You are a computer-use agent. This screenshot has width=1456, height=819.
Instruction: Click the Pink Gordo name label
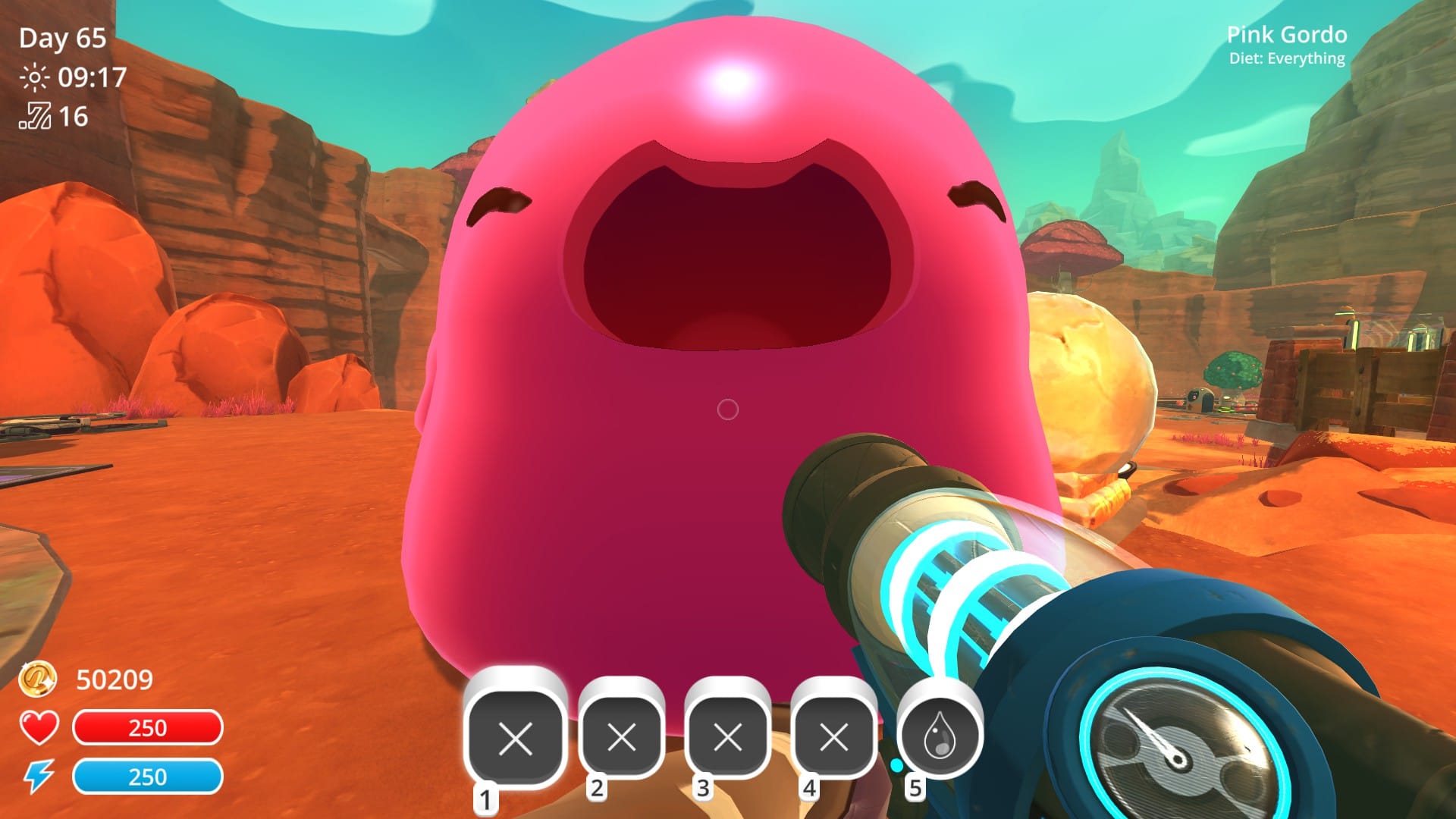tap(1287, 36)
